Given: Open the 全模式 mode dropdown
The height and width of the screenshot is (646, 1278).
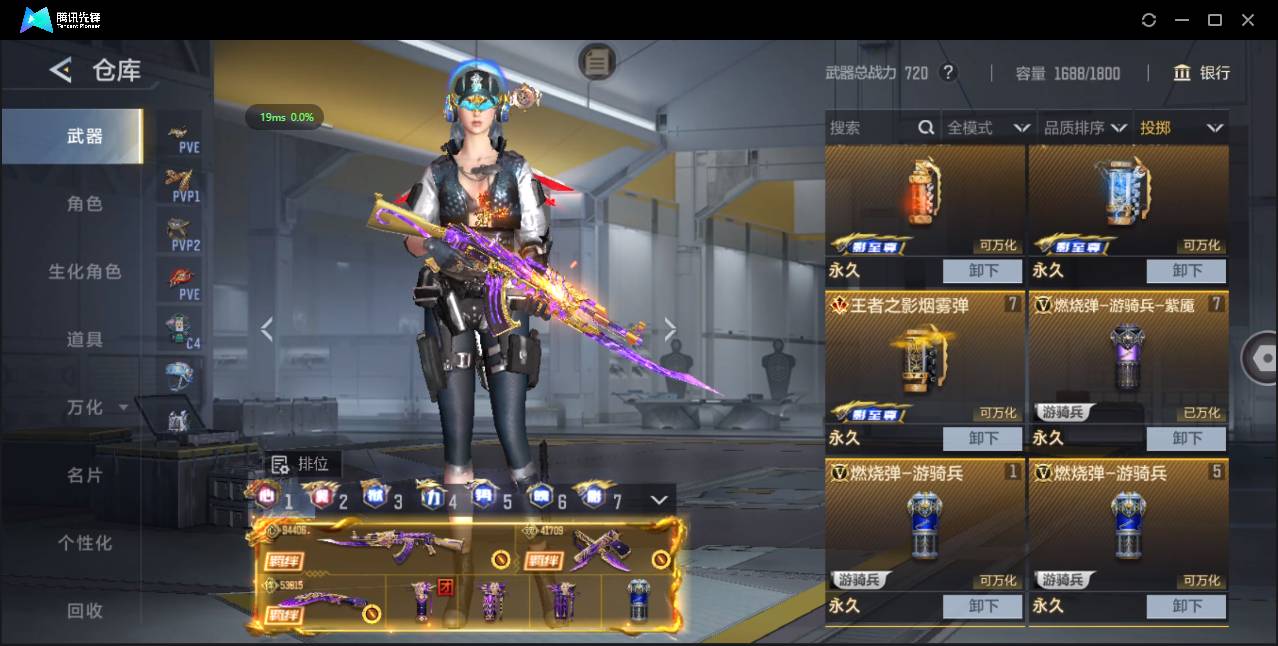Looking at the screenshot, I should (x=988, y=128).
